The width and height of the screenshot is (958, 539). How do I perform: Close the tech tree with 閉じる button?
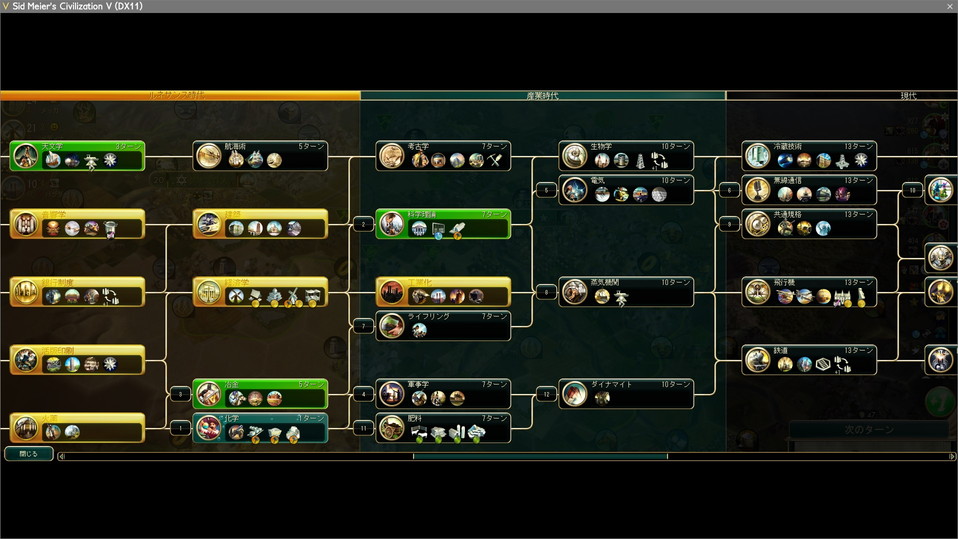pyautogui.click(x=29, y=453)
